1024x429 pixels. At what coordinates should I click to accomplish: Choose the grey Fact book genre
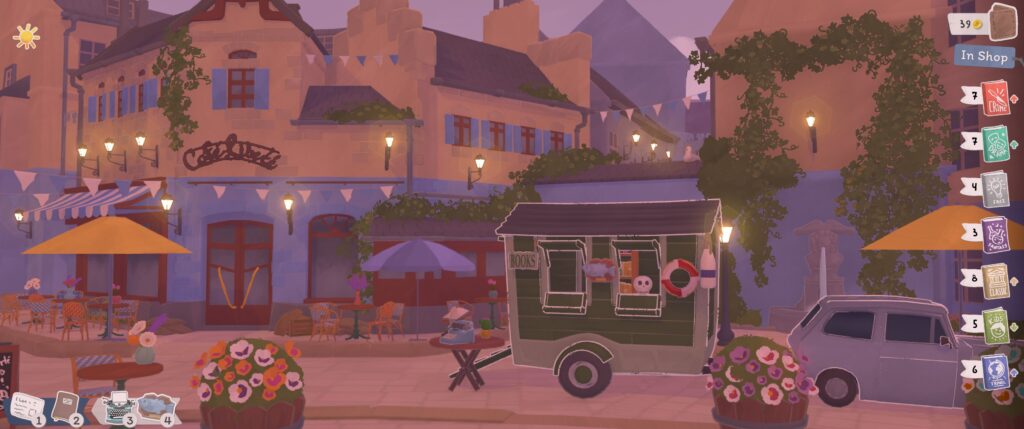(x=995, y=189)
